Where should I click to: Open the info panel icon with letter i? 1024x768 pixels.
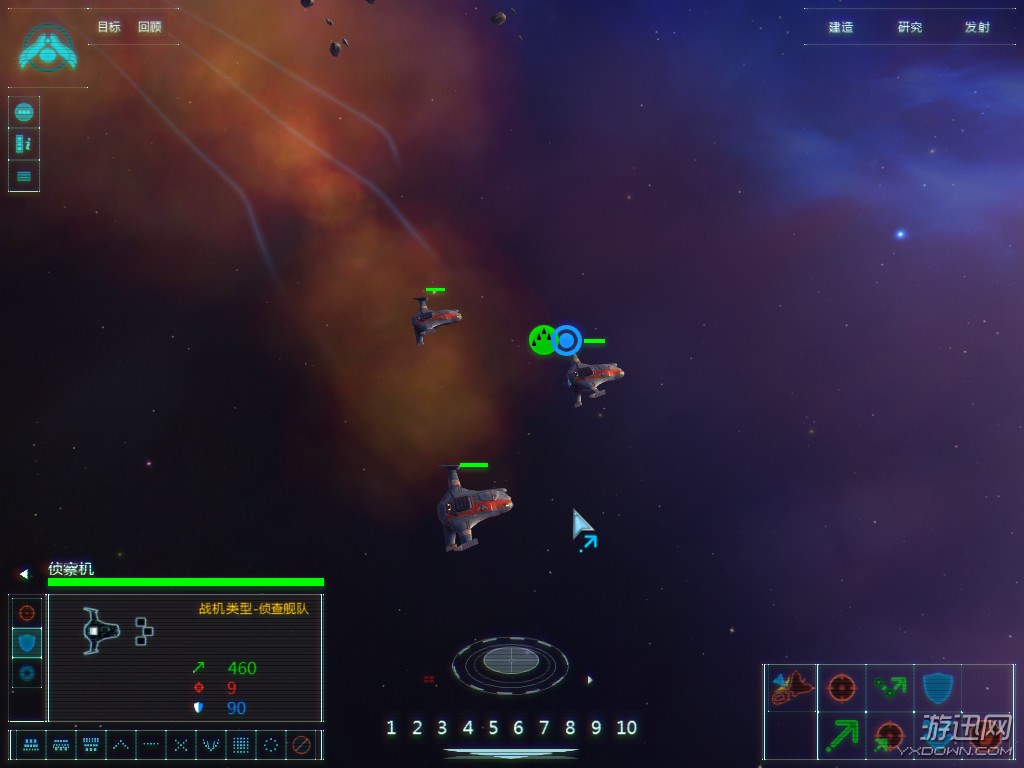click(24, 144)
